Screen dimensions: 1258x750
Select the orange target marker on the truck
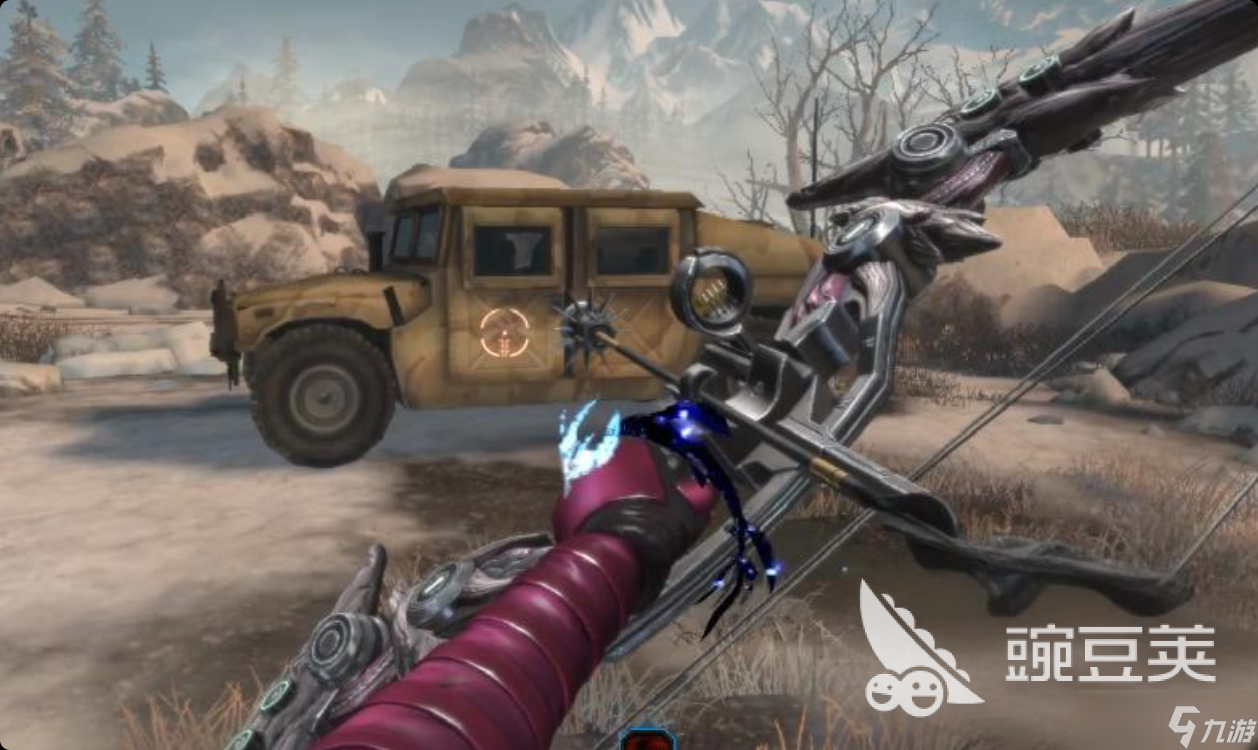coord(504,333)
